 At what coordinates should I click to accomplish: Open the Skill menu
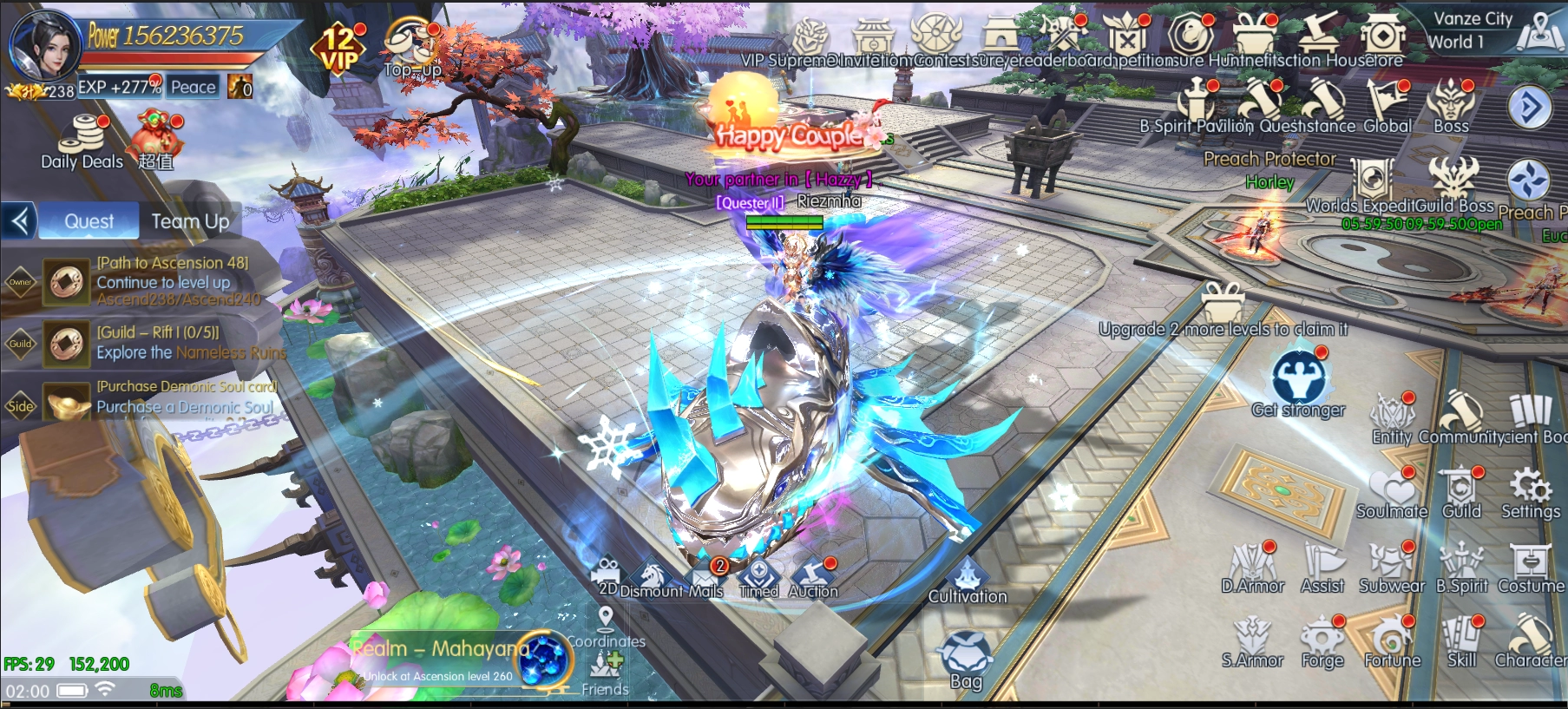[x=1461, y=642]
